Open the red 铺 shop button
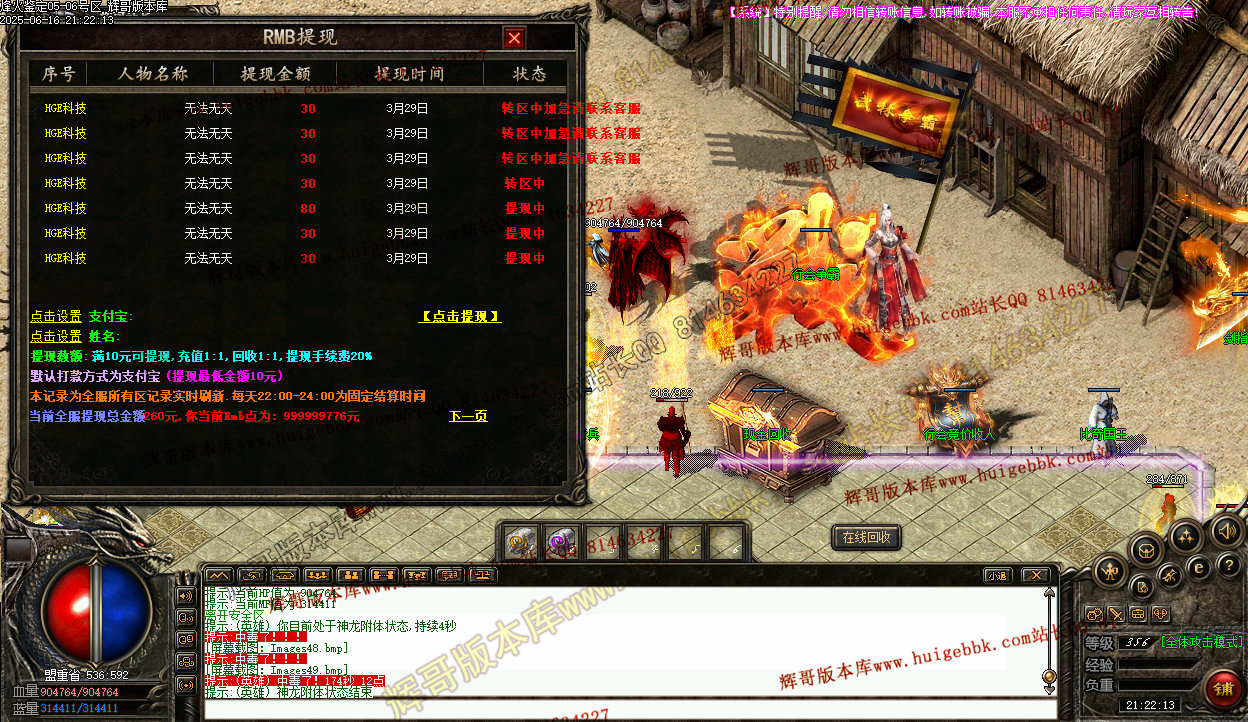The image size is (1248, 722). (1222, 689)
